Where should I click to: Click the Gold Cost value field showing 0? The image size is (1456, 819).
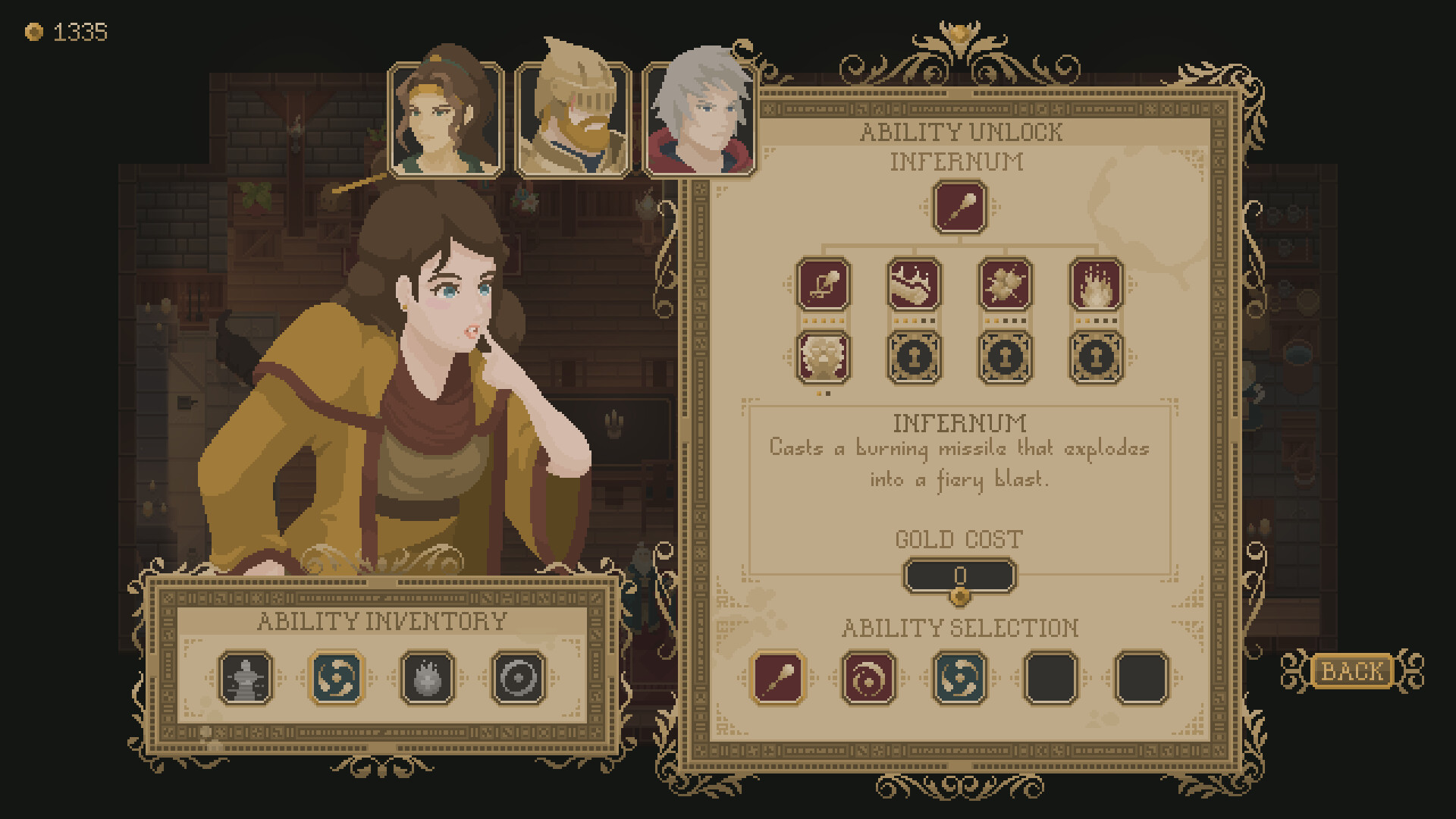click(x=960, y=576)
